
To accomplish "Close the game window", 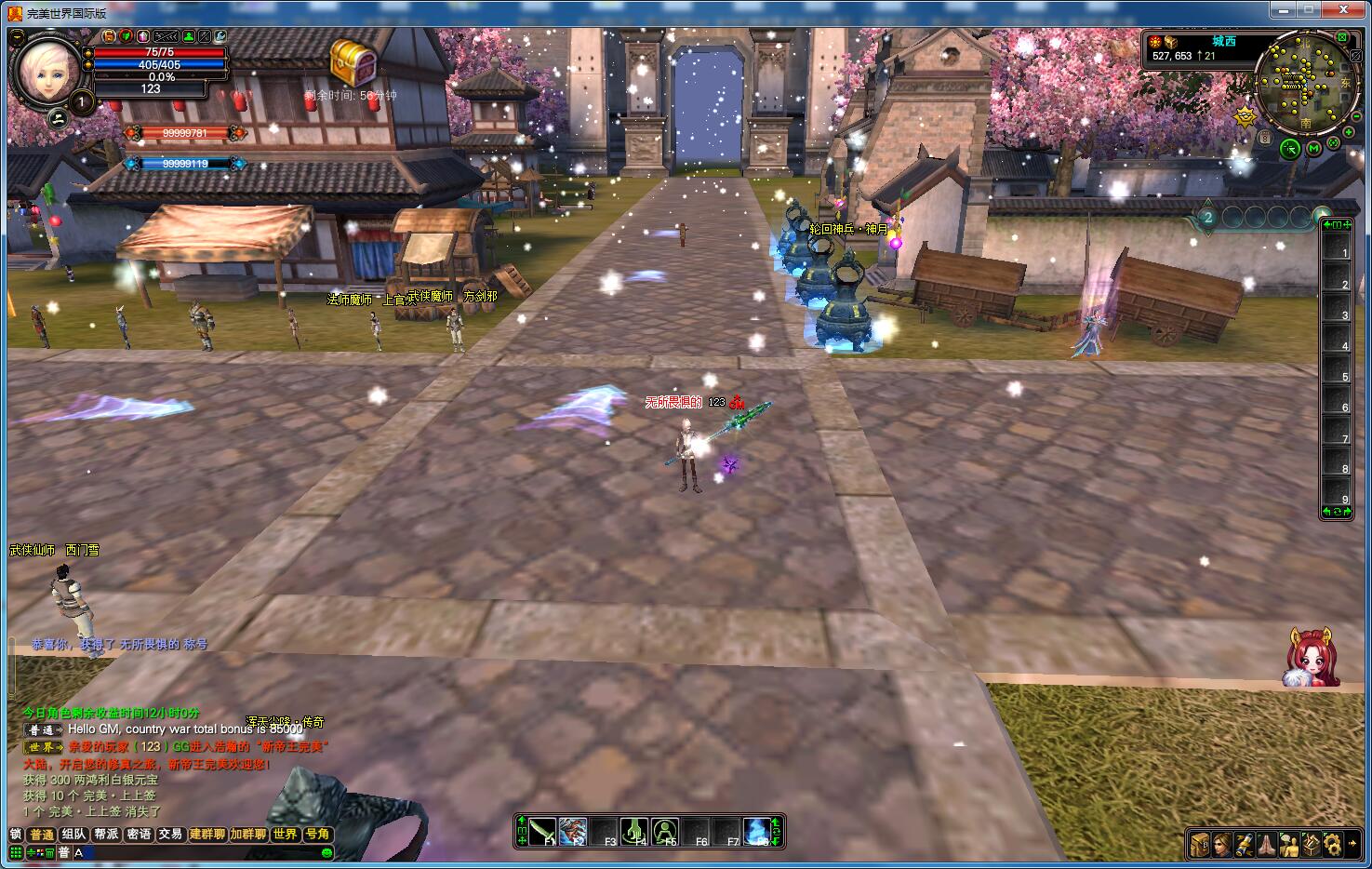I will pos(1343,9).
